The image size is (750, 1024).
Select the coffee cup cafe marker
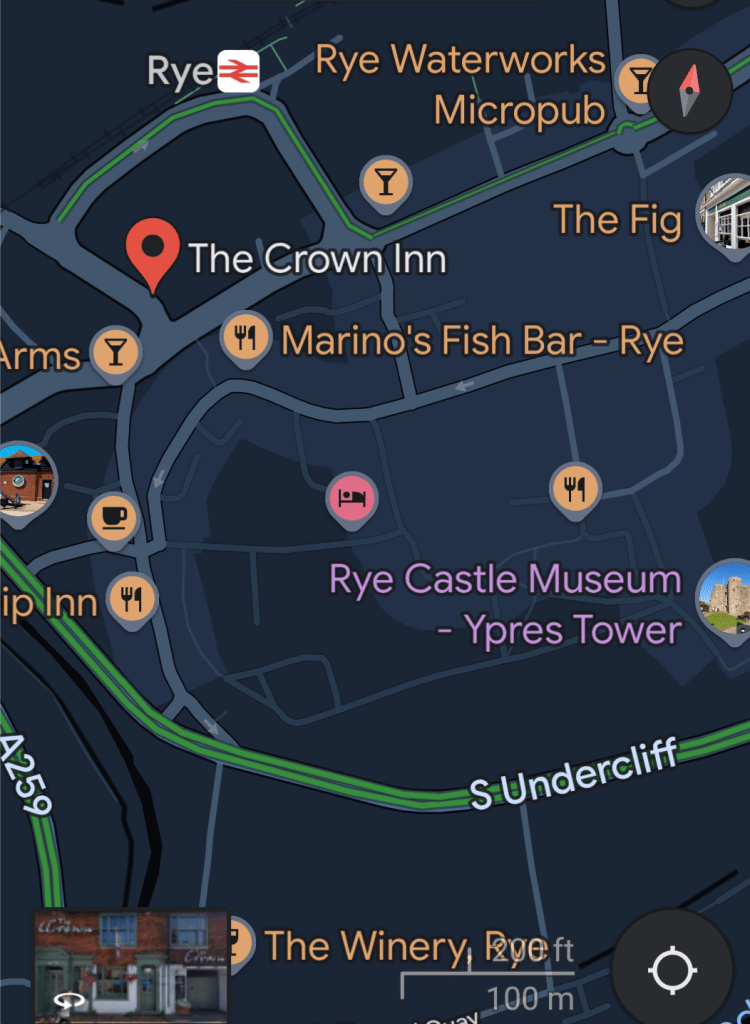tap(113, 518)
